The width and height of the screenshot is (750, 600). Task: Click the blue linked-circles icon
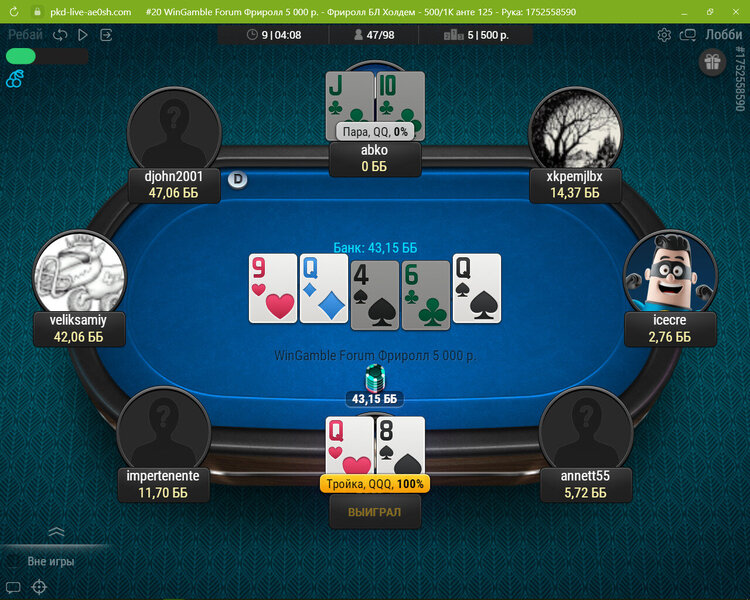14,79
